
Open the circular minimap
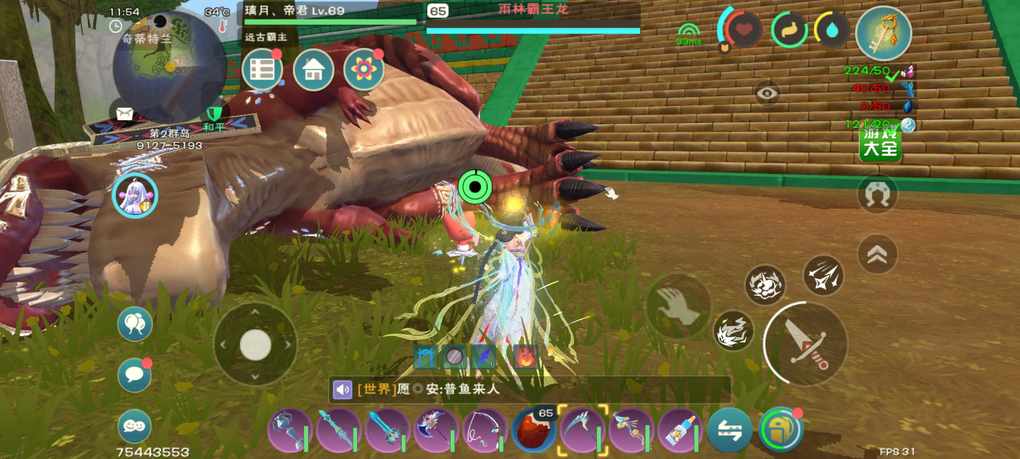[169, 62]
